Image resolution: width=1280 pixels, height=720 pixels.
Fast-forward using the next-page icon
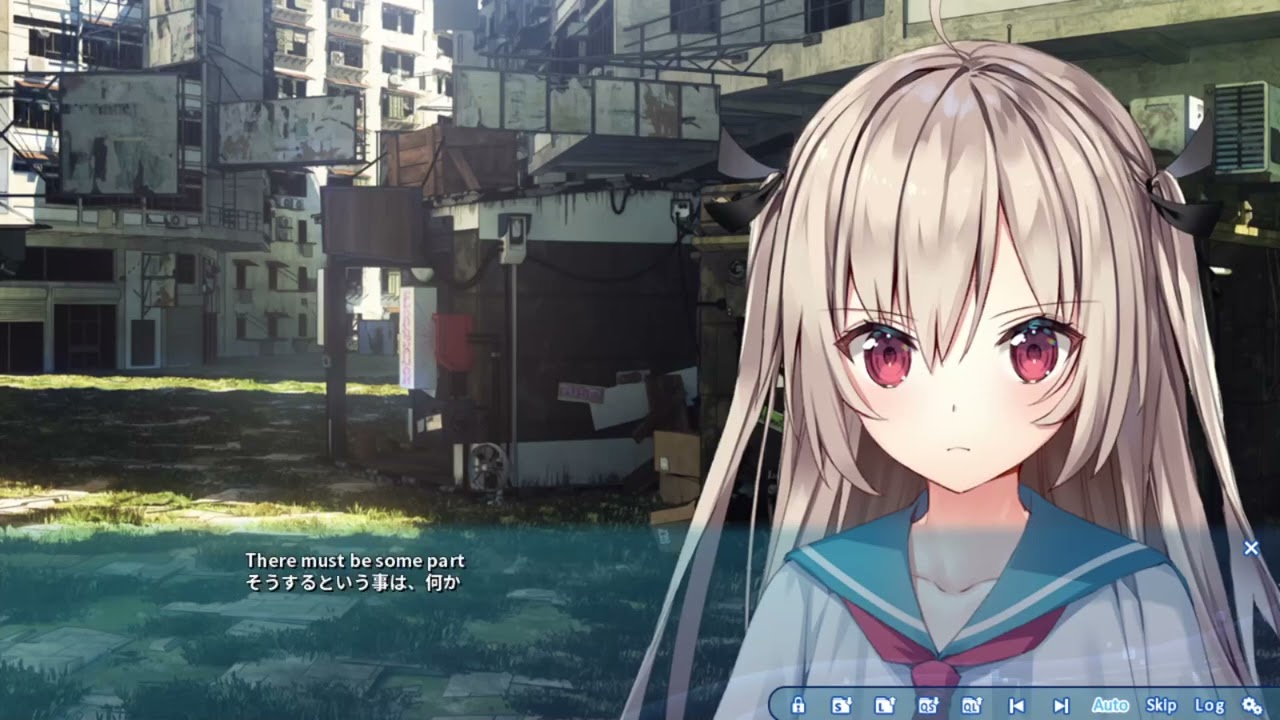(1063, 703)
